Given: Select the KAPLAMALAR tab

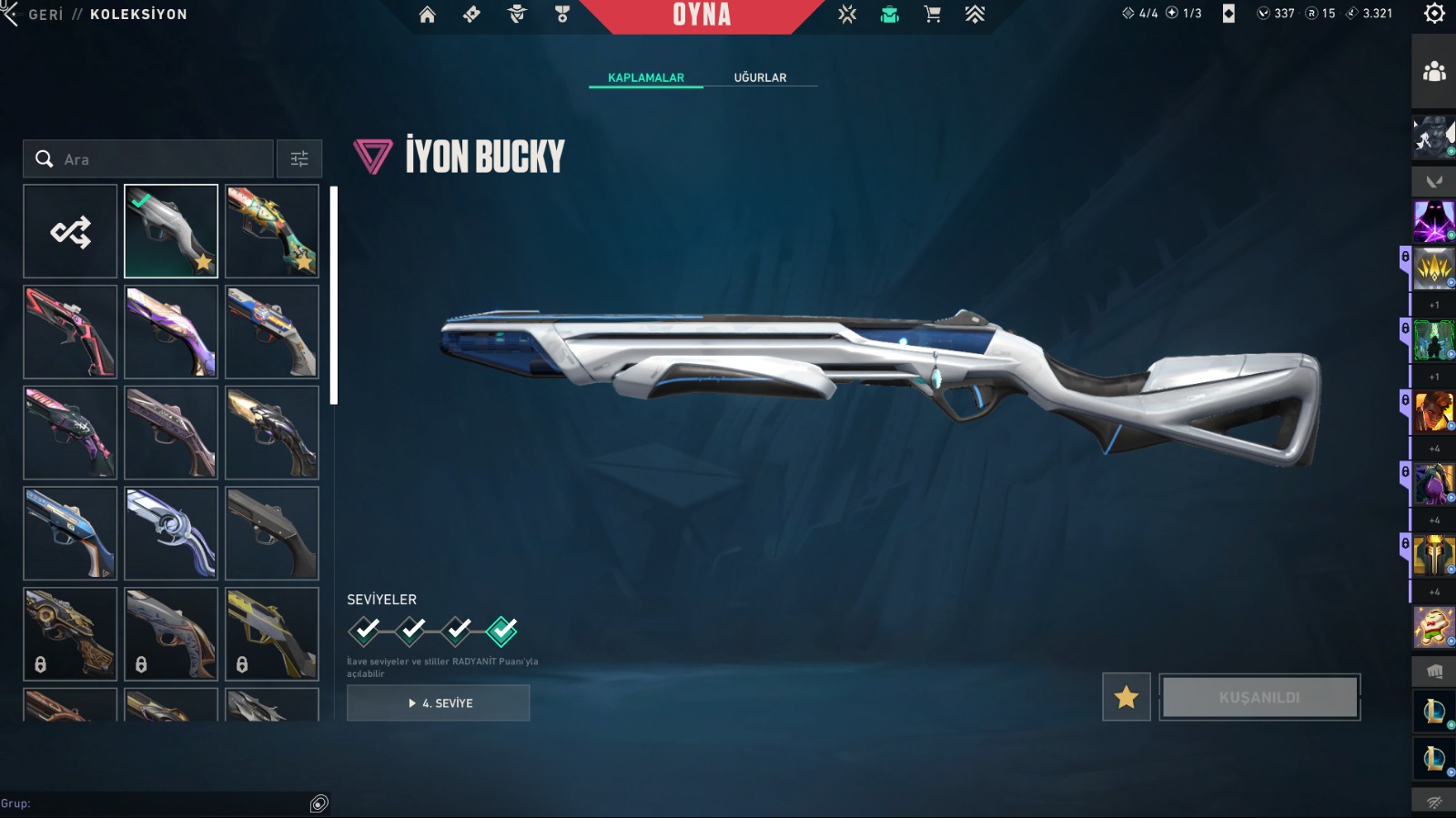Looking at the screenshot, I should tap(645, 77).
